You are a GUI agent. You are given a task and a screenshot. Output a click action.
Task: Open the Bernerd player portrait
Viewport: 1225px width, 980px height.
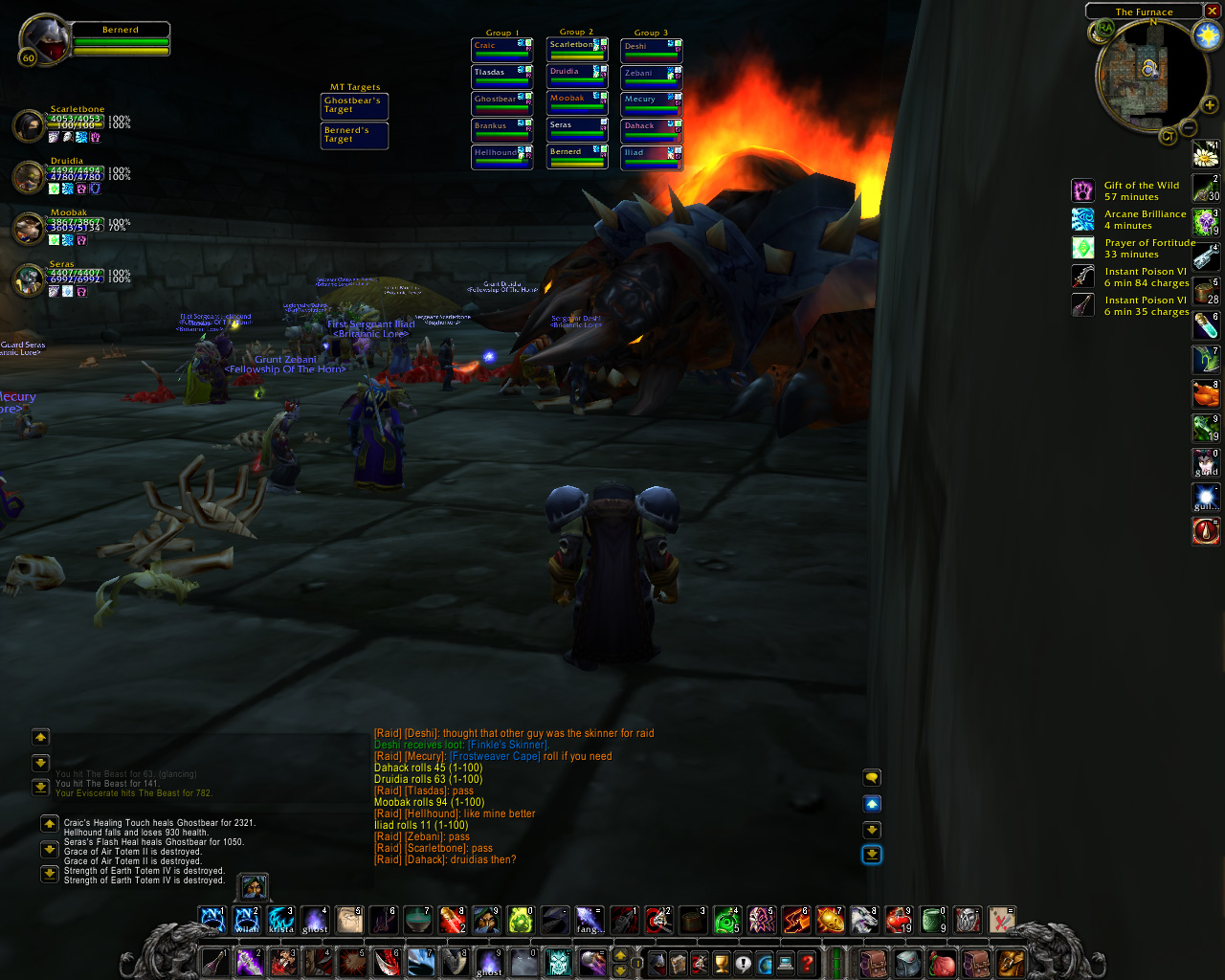46,38
